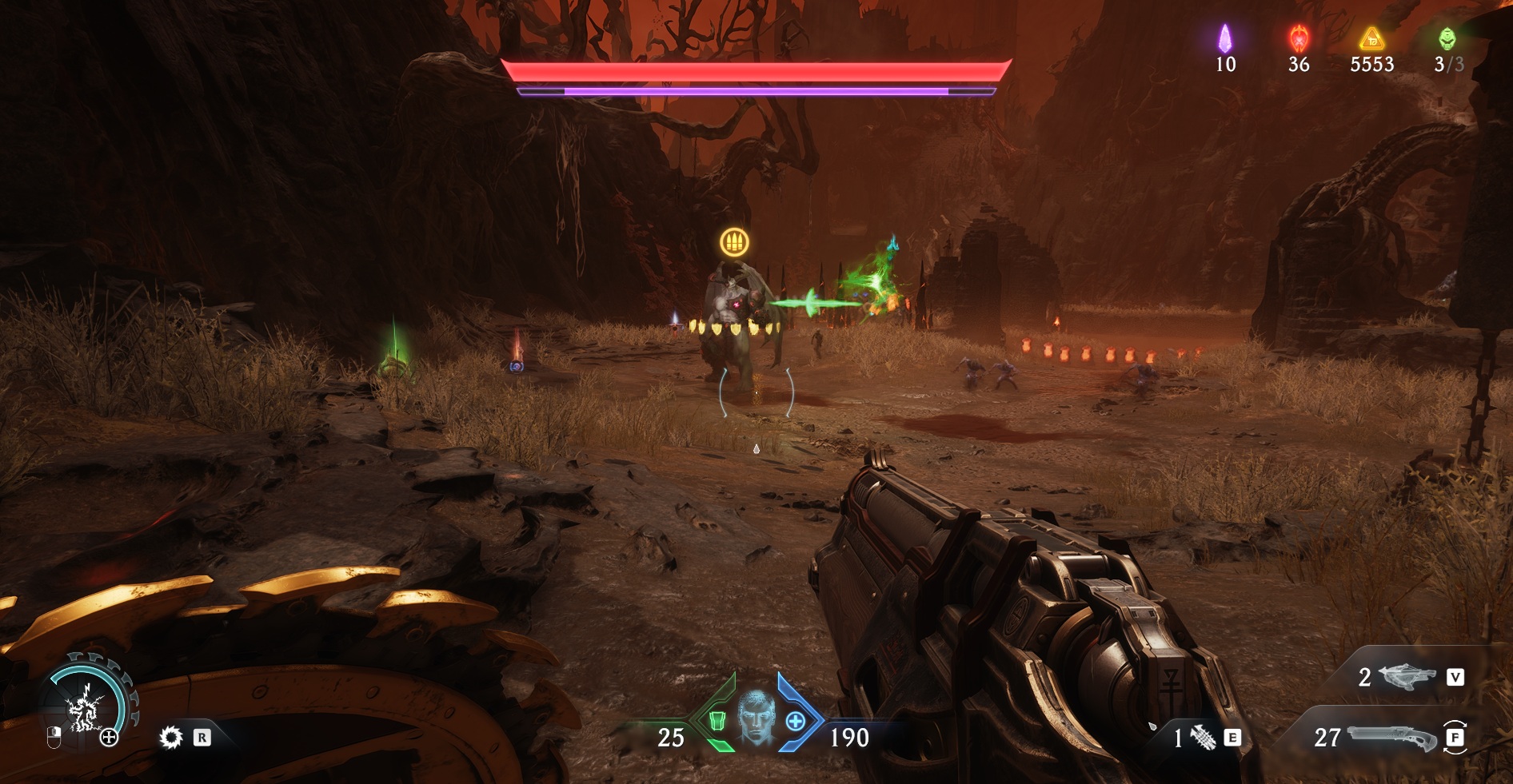
Task: Click the blue health cross icon
Action: pos(795,722)
